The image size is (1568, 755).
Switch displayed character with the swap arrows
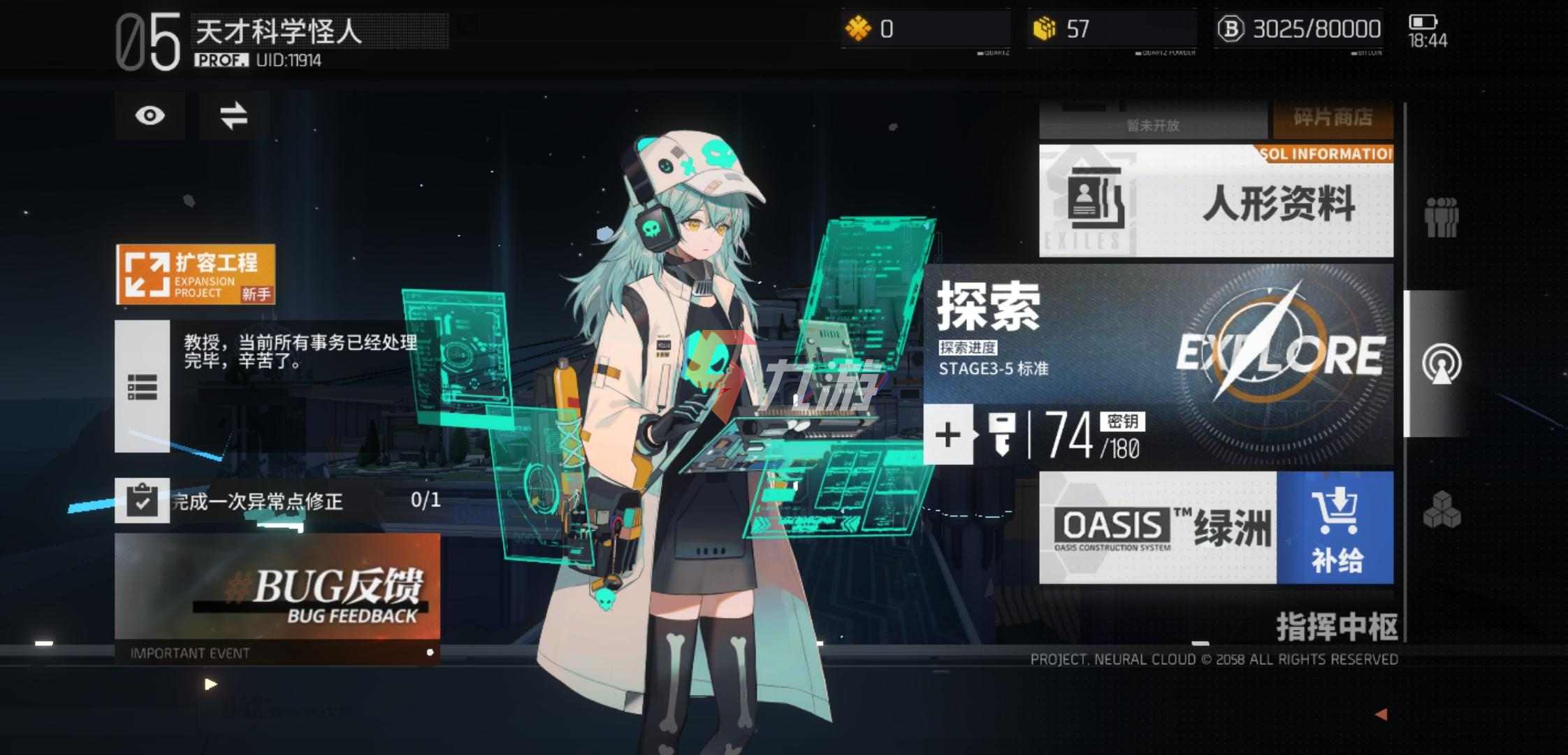[233, 115]
